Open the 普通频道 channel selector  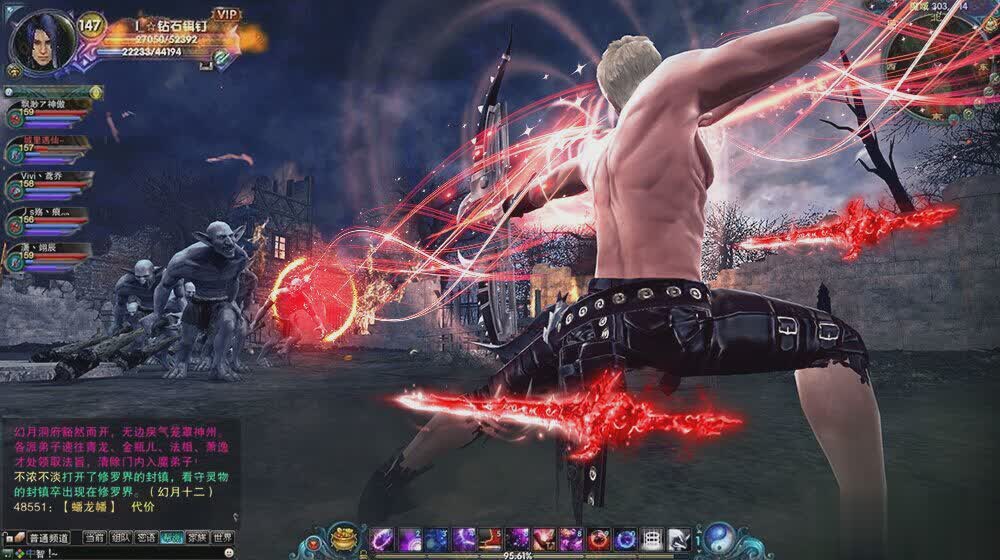click(x=48, y=538)
